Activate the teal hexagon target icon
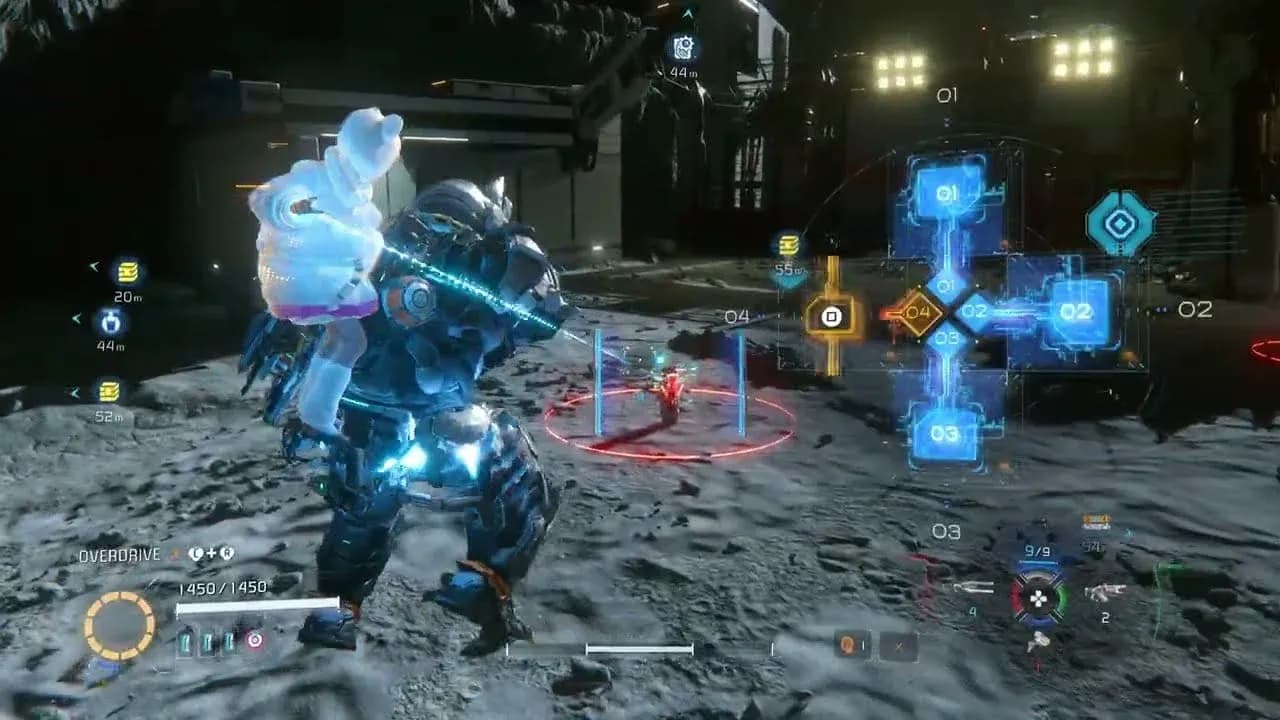Viewport: 1280px width, 720px height. pyautogui.click(x=1120, y=223)
